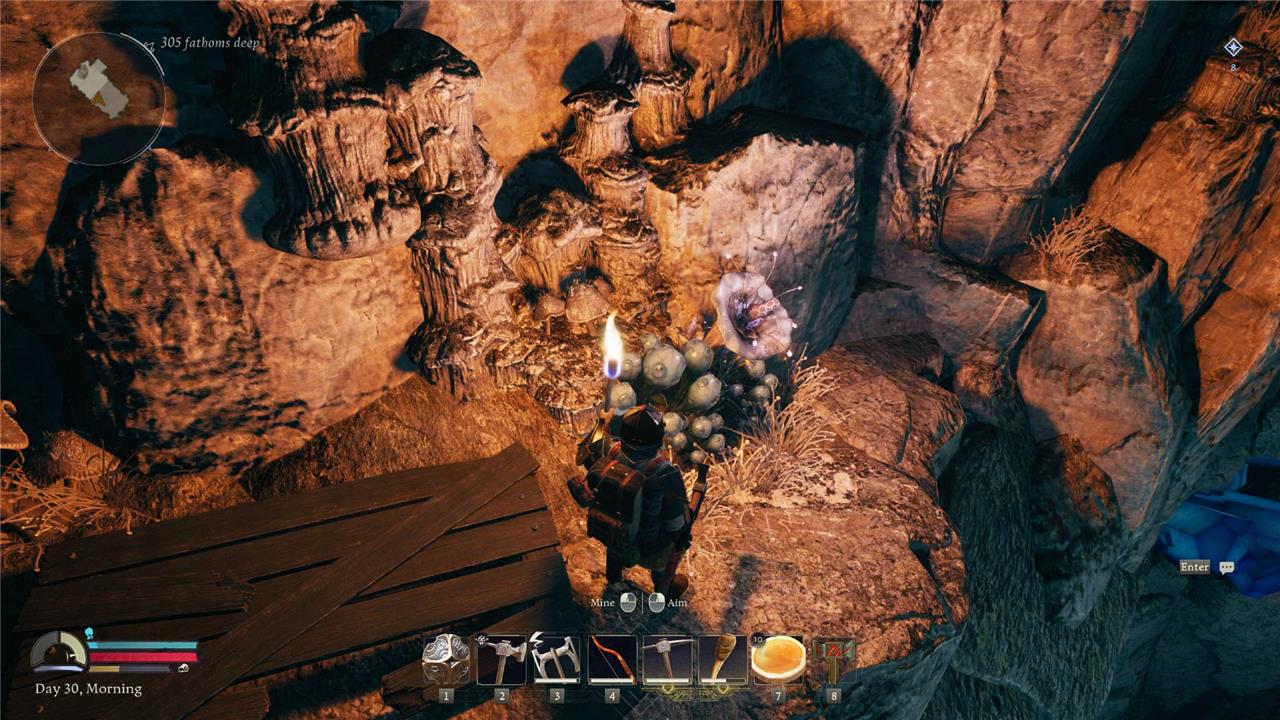Image resolution: width=1280 pixels, height=720 pixels.
Task: Click the character helmet portrait icon
Action: click(x=59, y=654)
